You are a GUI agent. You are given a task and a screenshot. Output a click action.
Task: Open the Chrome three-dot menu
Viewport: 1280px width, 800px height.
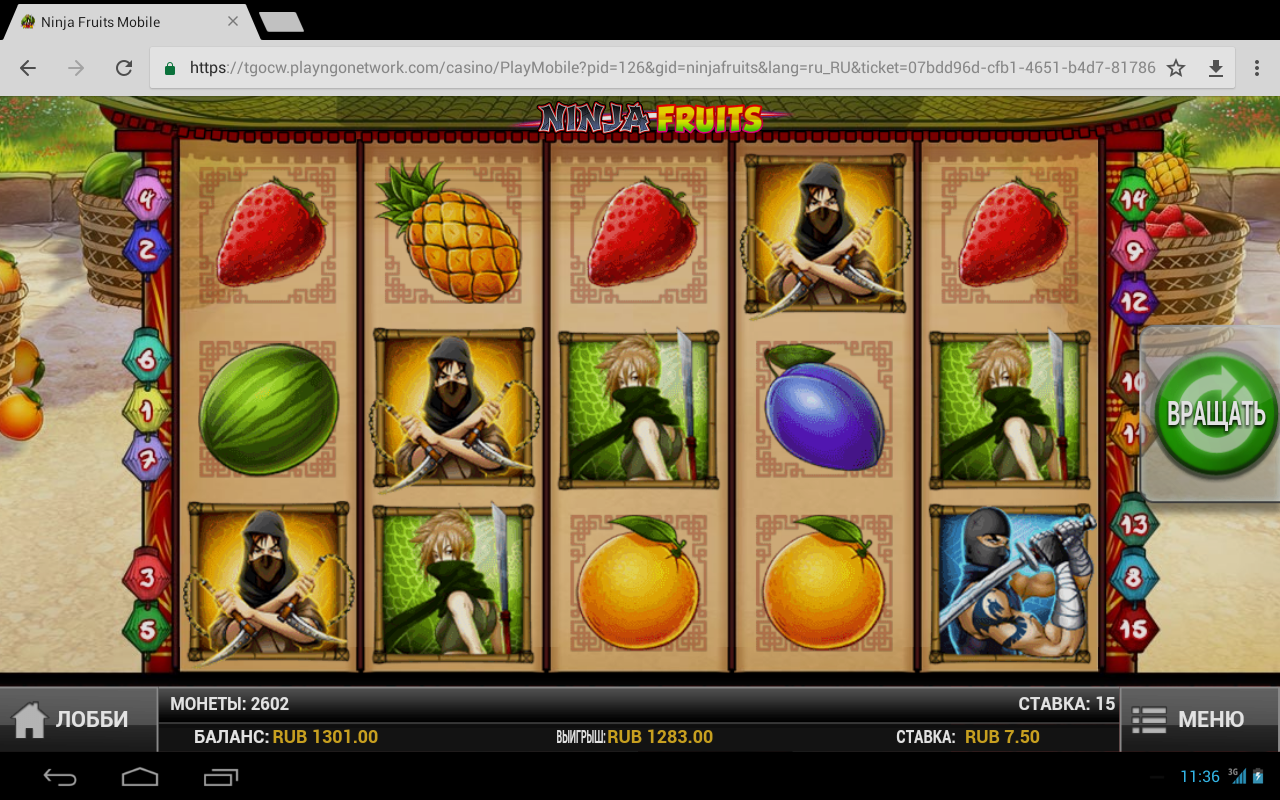1259,67
